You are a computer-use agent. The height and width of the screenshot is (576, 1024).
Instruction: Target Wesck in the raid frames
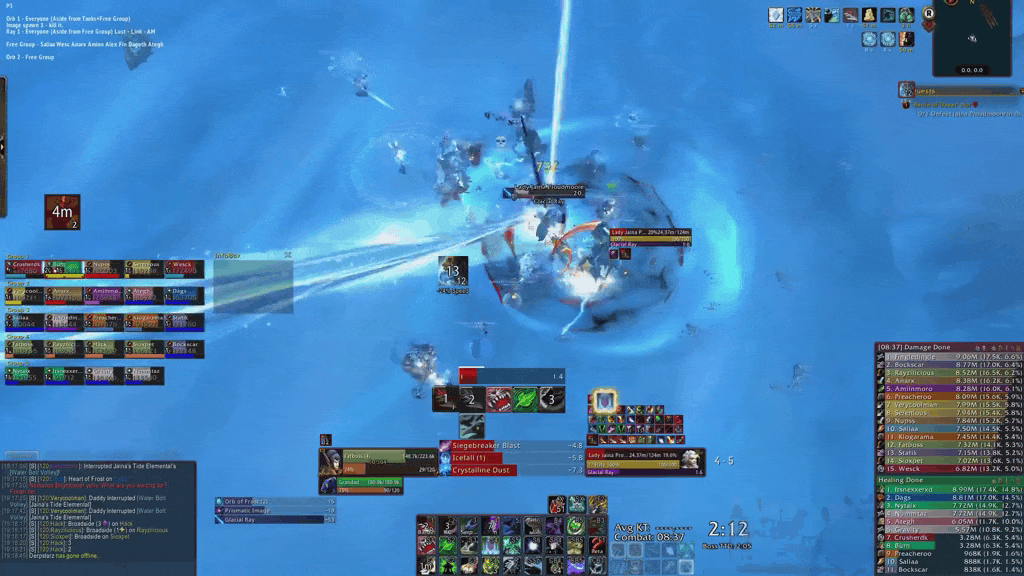(x=184, y=268)
